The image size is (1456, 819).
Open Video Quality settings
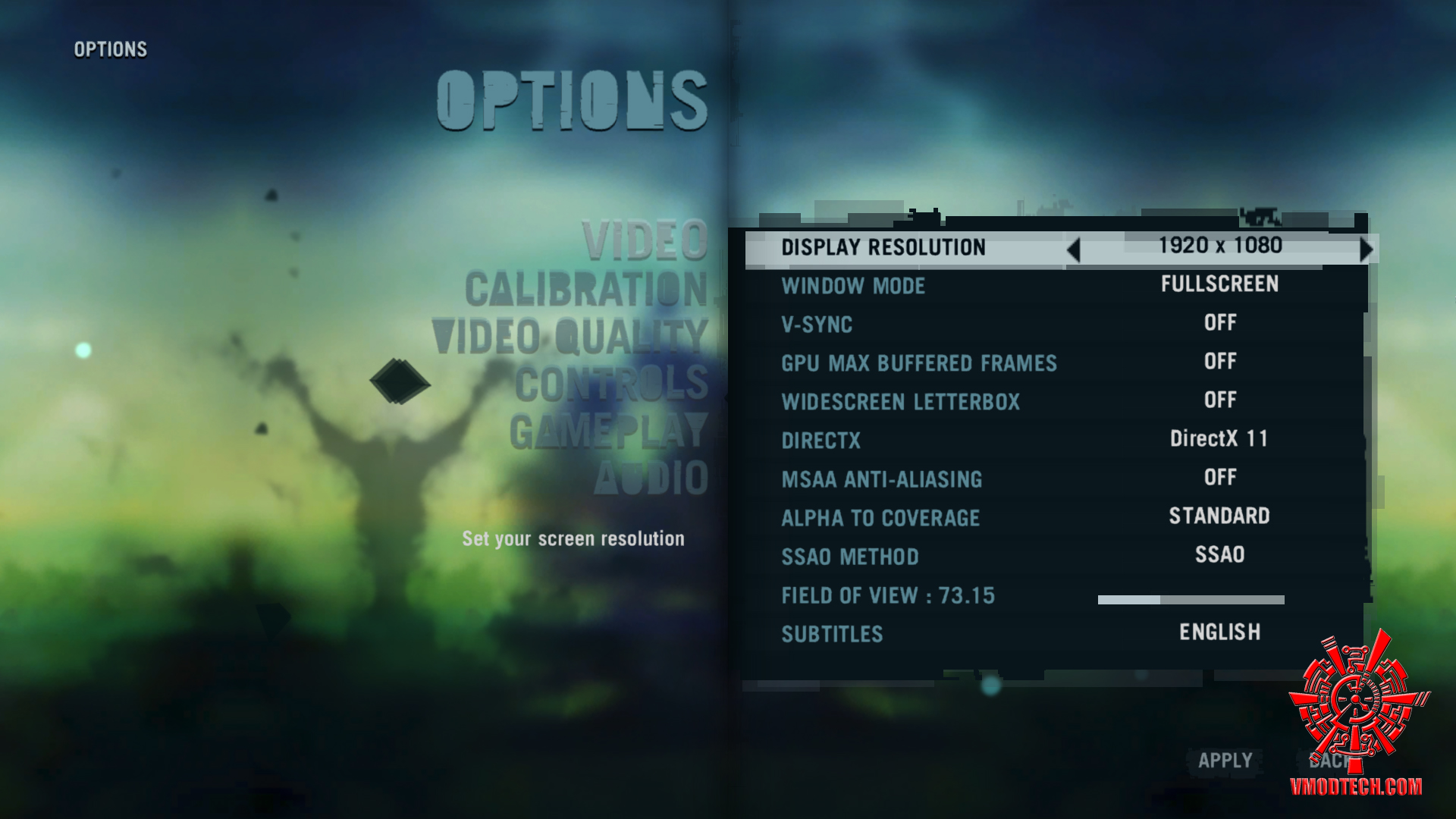coord(570,337)
